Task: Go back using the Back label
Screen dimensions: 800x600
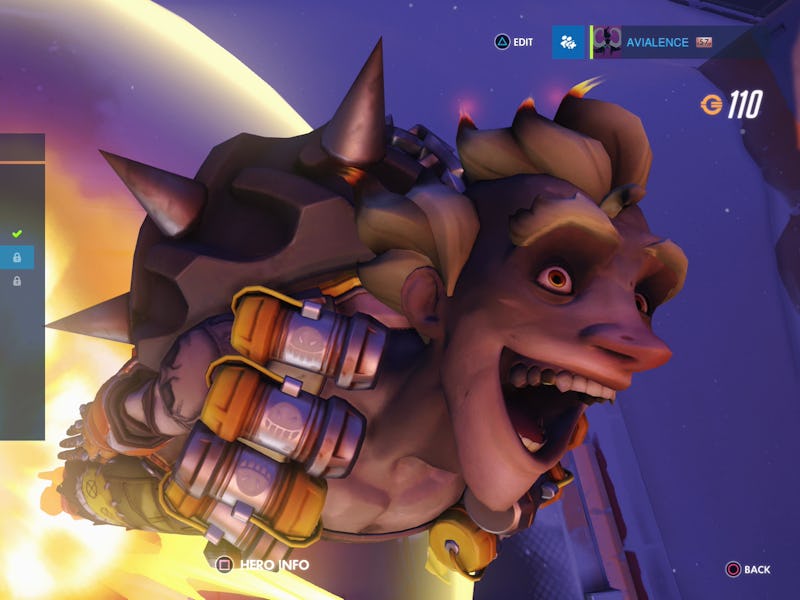Action: coord(756,569)
